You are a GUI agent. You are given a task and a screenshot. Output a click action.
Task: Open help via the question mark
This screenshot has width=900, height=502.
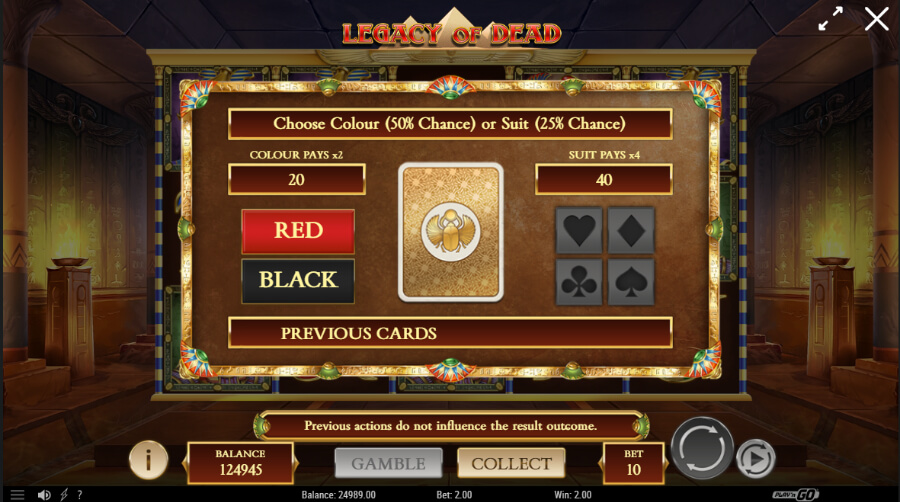pyautogui.click(x=81, y=495)
